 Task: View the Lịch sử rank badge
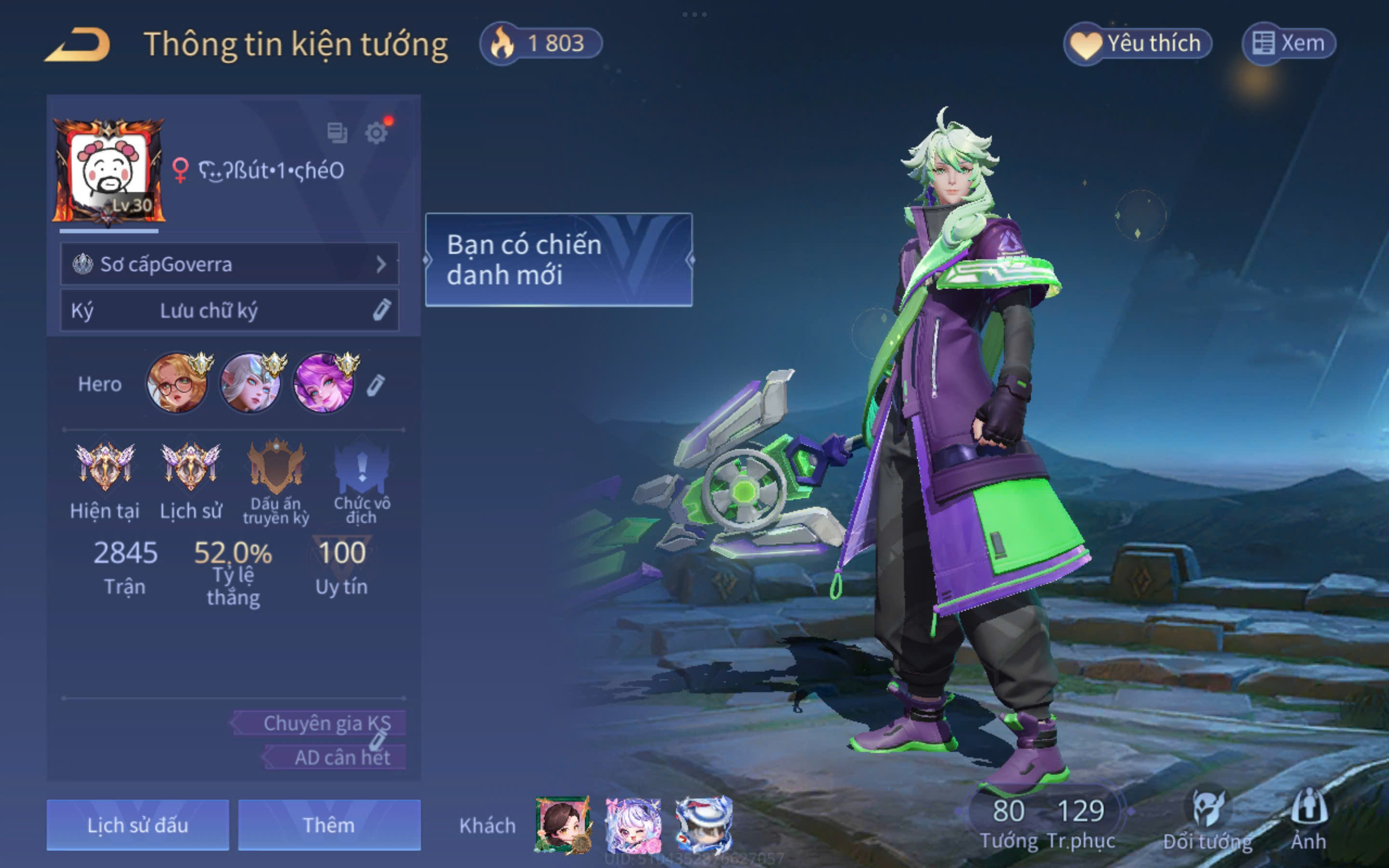(x=191, y=468)
